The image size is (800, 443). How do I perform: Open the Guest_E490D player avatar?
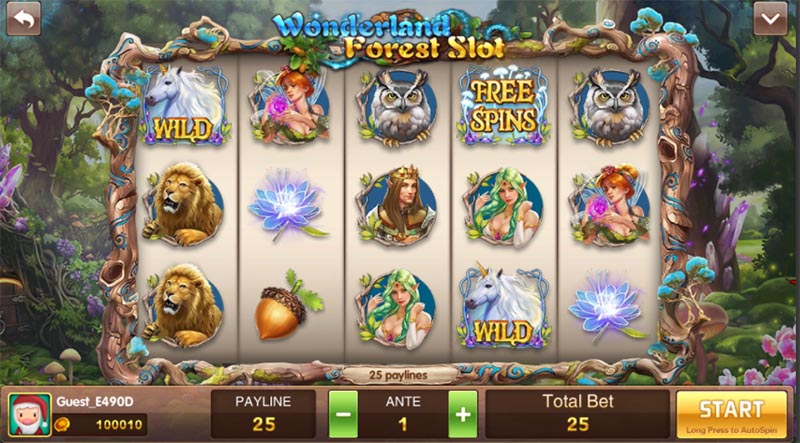click(29, 414)
